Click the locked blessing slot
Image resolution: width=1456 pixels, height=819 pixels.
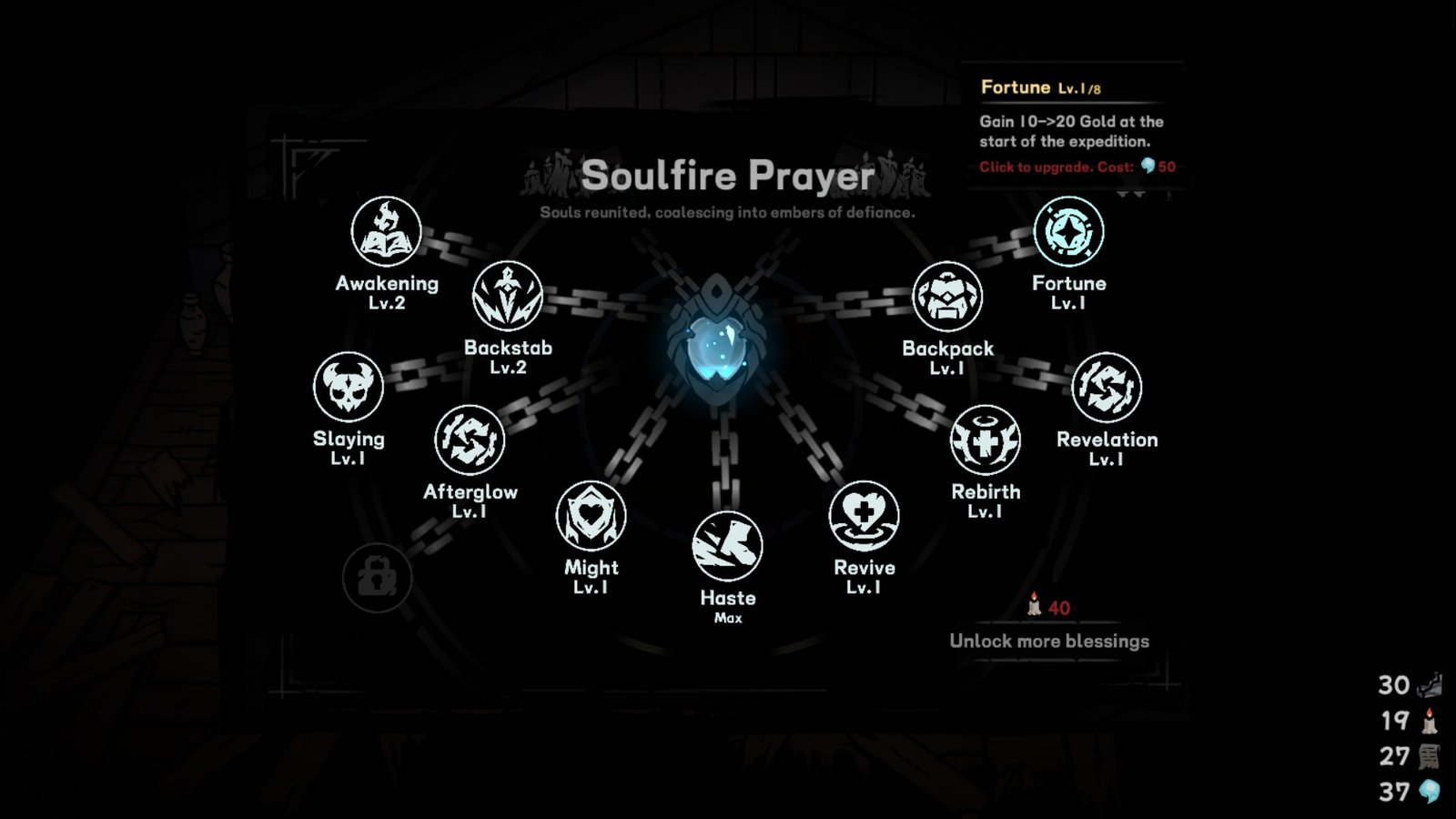pyautogui.click(x=377, y=576)
